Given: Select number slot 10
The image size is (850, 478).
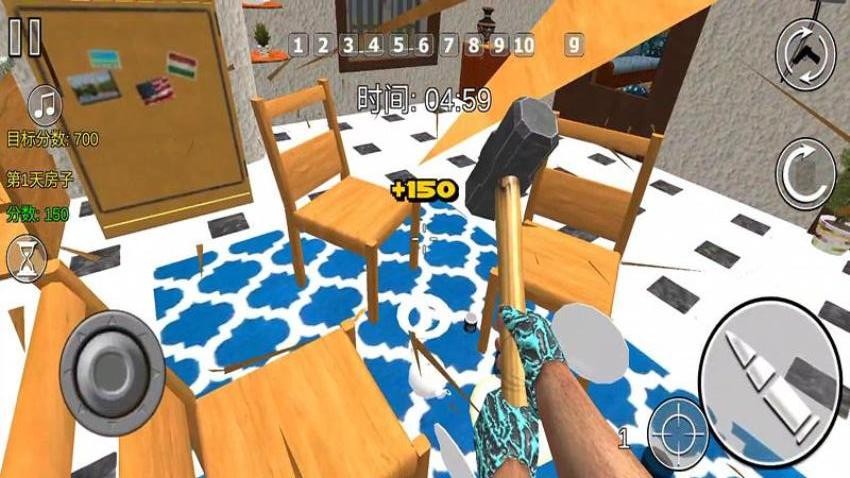Looking at the screenshot, I should [x=523, y=45].
